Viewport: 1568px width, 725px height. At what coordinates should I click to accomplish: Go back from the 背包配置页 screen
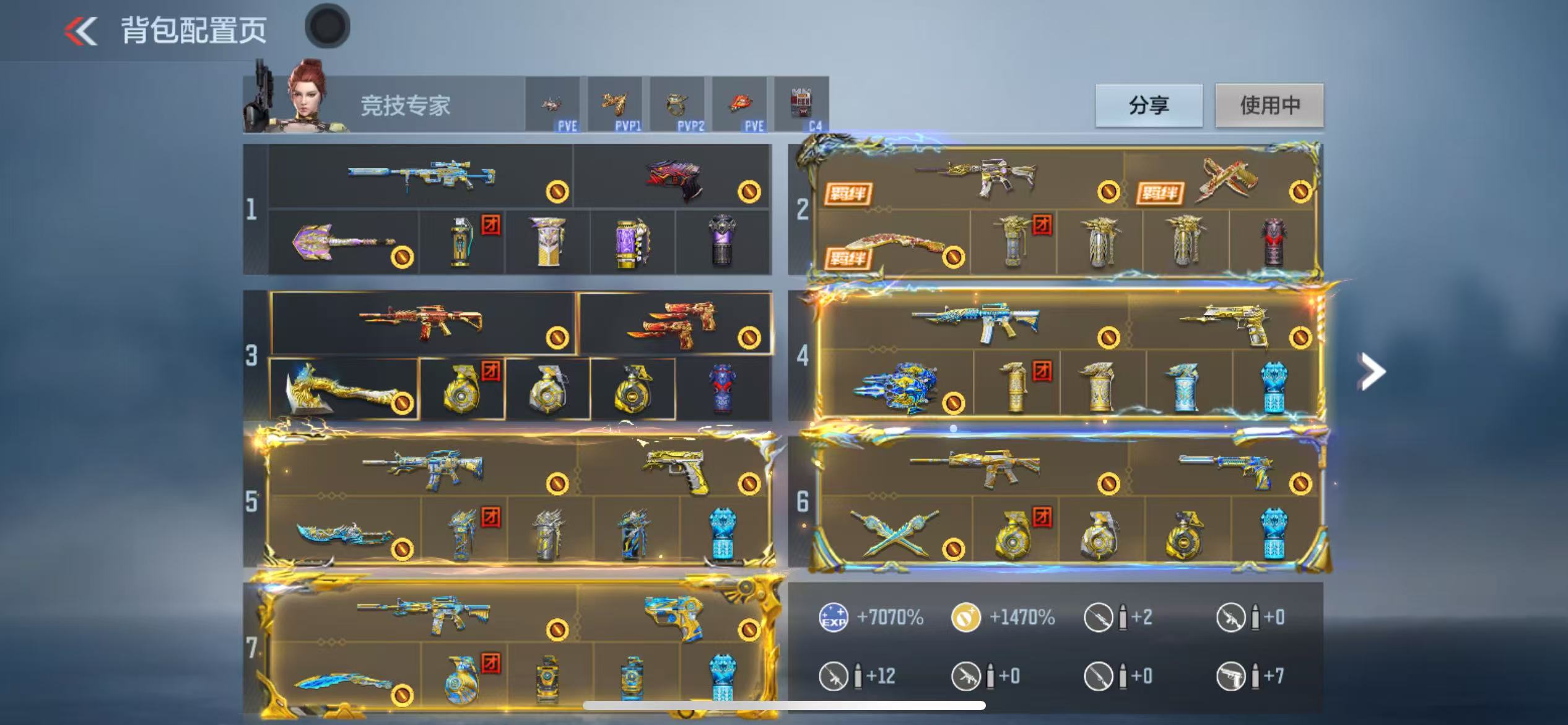(82, 31)
